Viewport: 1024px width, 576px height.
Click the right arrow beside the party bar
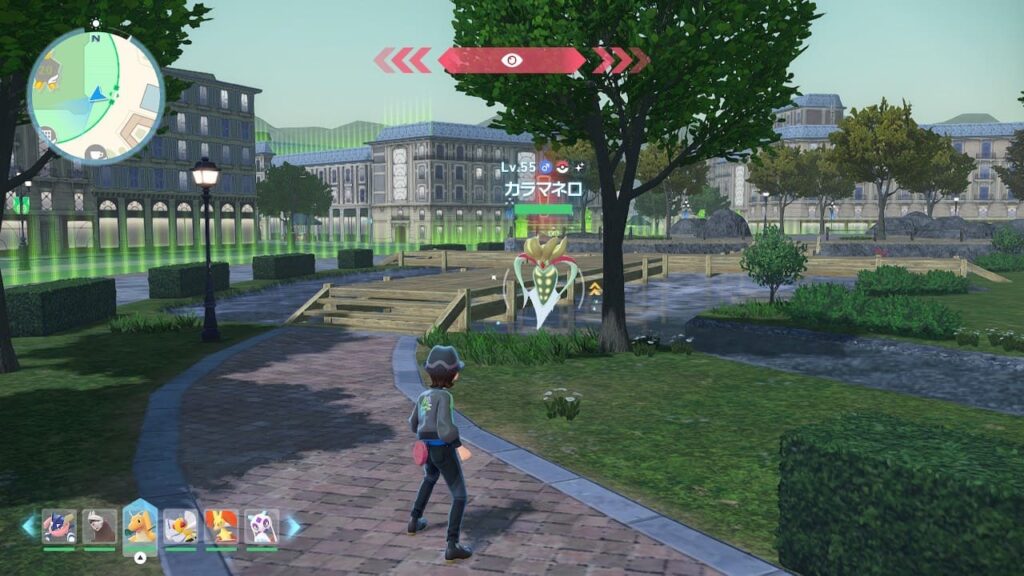pos(293,526)
